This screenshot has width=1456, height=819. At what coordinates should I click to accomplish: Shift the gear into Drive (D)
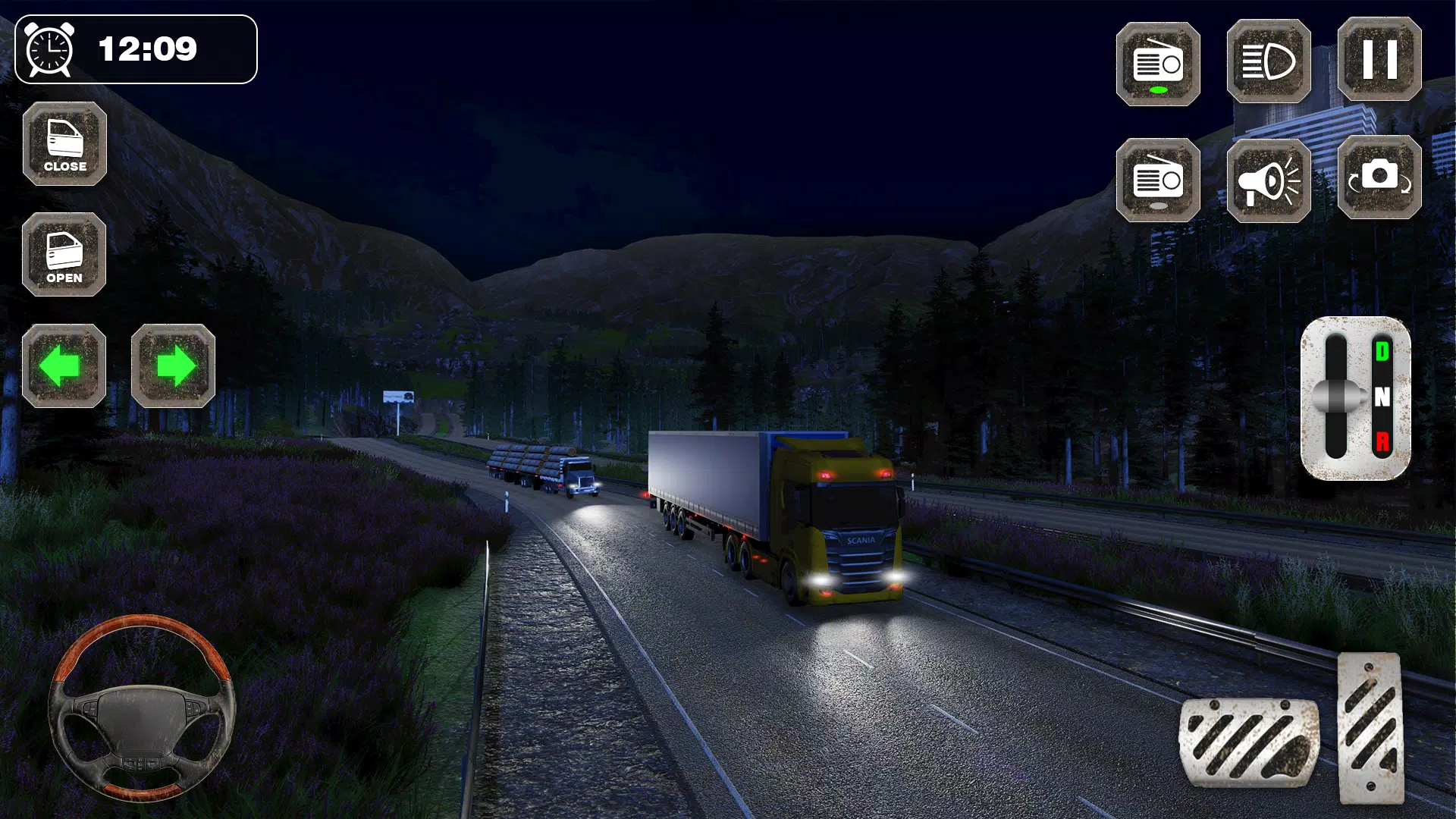(x=1382, y=351)
